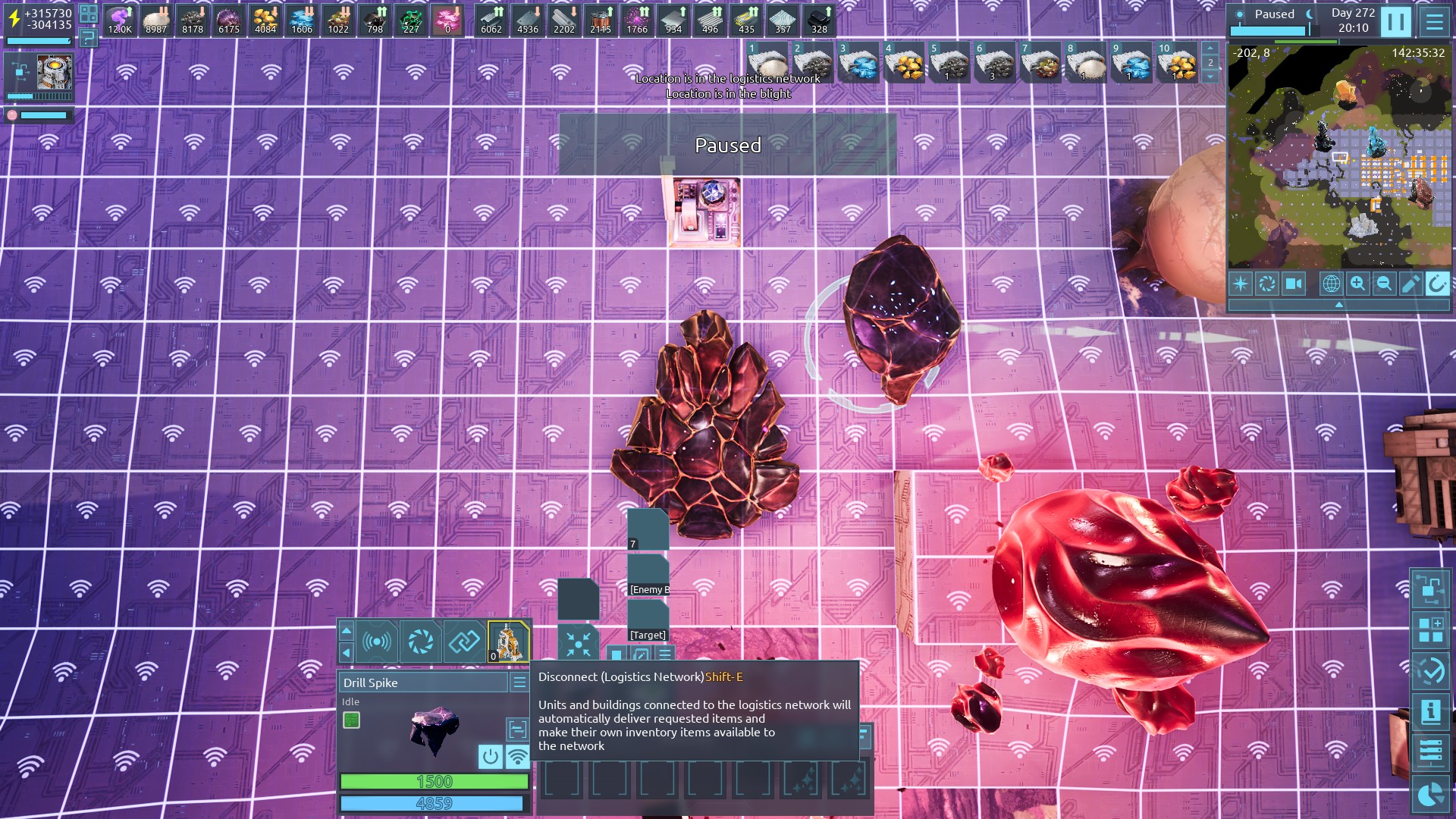Disconnect Drill Spike from logistics network
1456x819 pixels.
click(517, 756)
